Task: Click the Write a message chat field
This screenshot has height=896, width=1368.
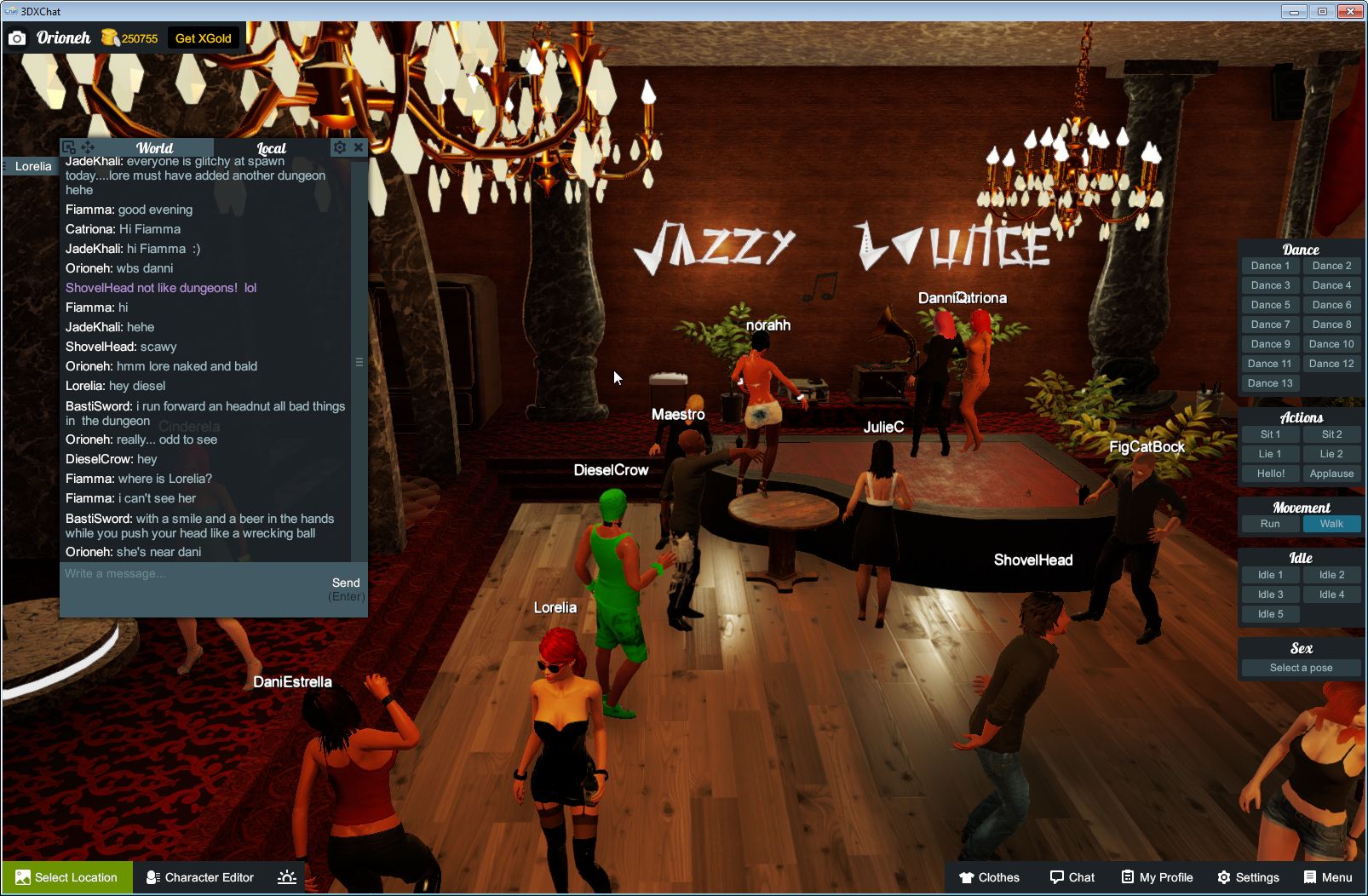Action: (170, 573)
